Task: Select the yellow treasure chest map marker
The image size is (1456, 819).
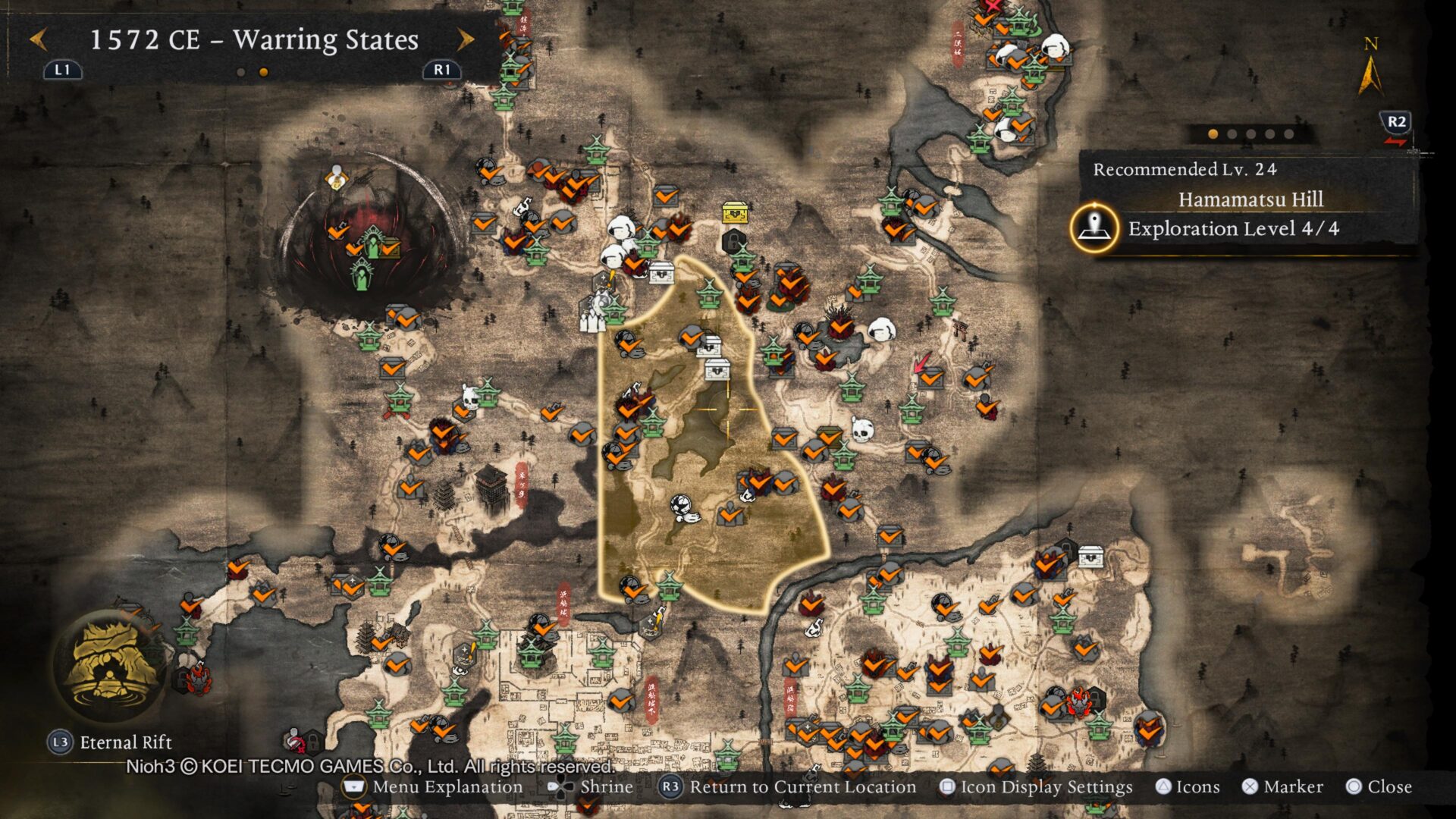Action: [x=735, y=213]
